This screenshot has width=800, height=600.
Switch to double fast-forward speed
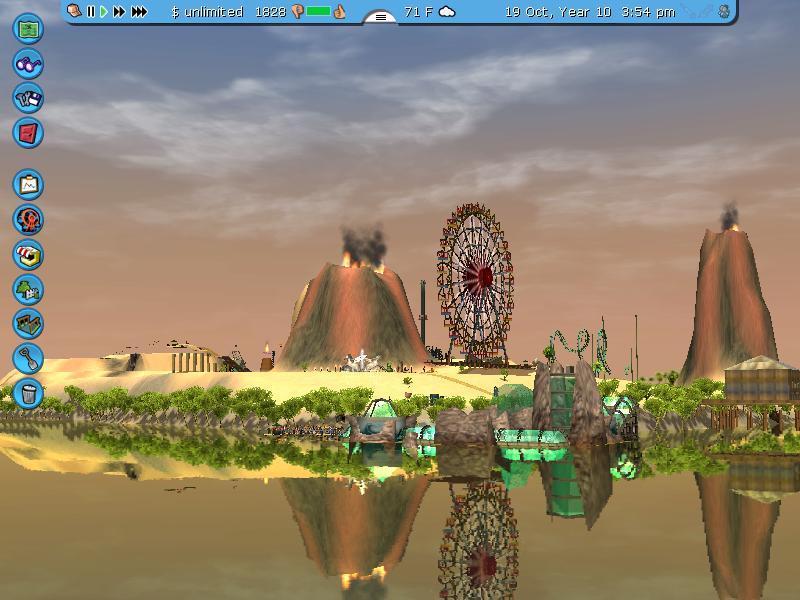point(120,12)
